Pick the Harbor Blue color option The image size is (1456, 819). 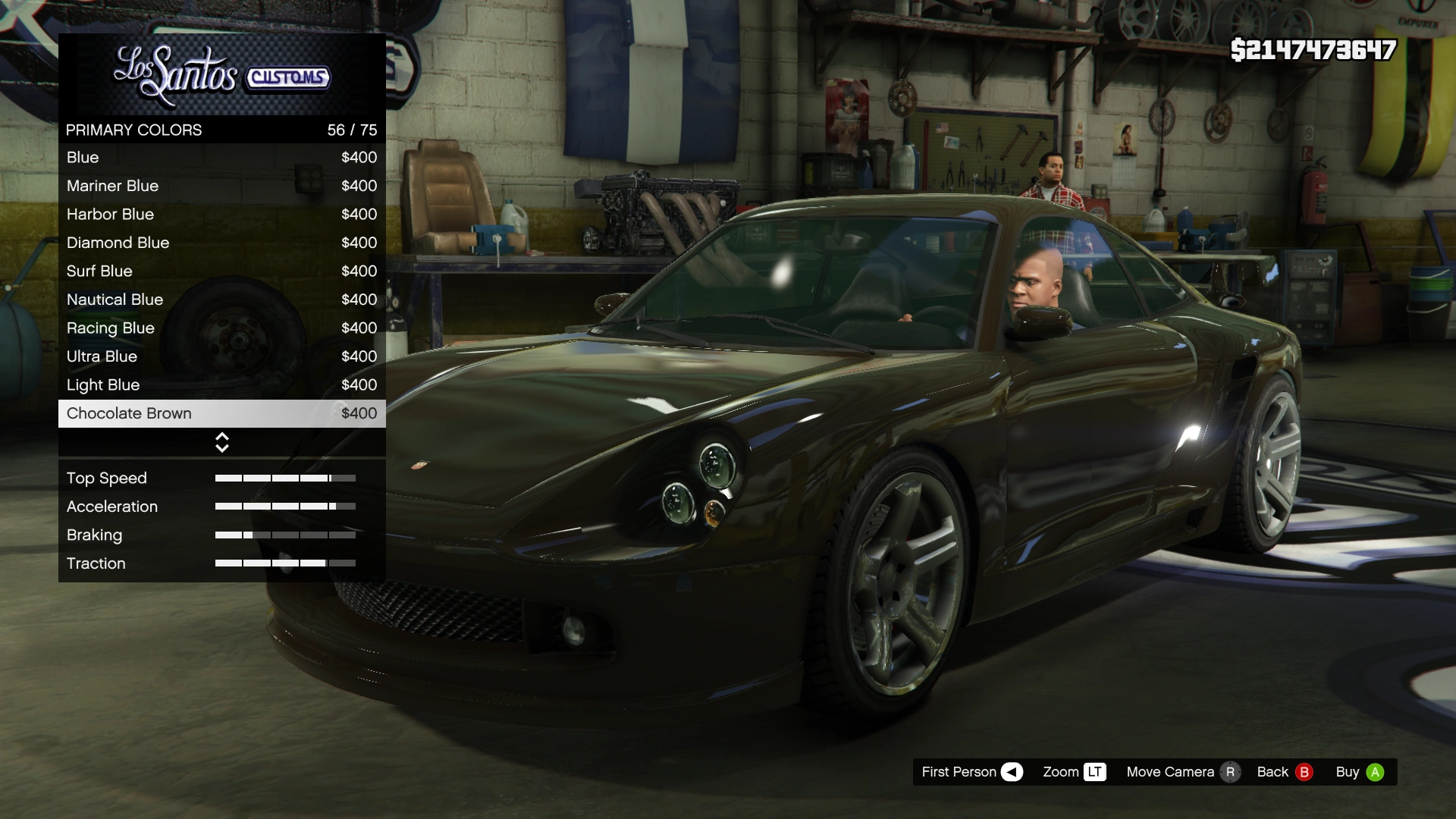click(x=221, y=215)
